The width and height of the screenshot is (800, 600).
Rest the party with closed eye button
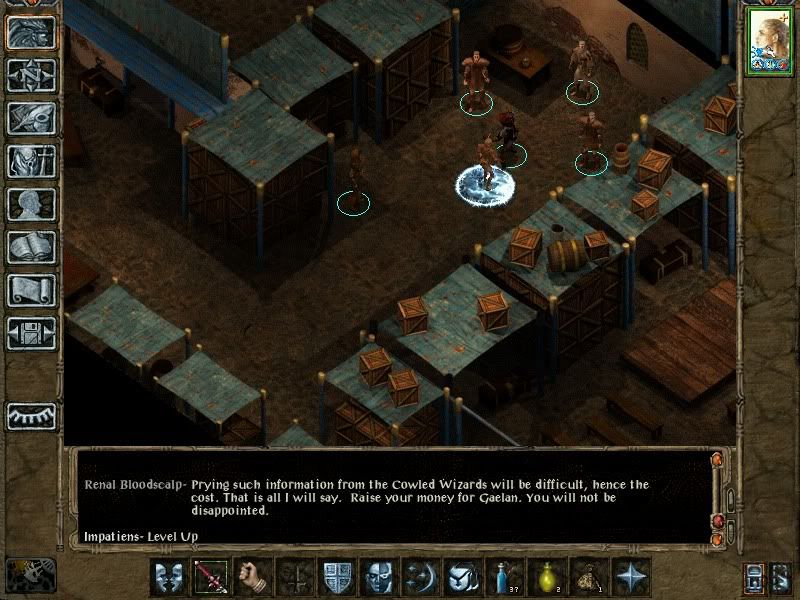click(31, 415)
